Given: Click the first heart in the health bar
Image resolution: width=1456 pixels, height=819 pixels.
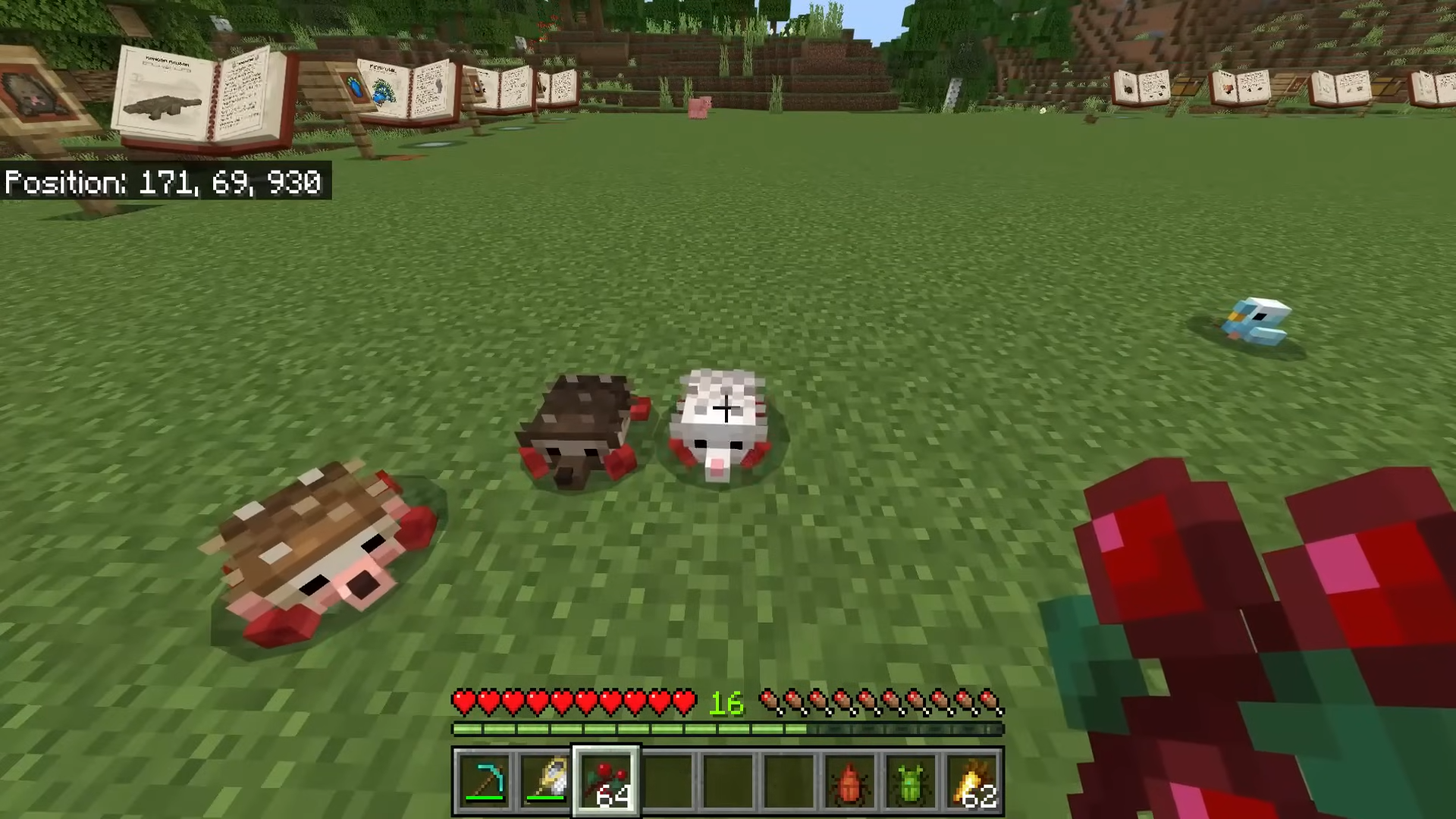Looking at the screenshot, I should tap(463, 703).
